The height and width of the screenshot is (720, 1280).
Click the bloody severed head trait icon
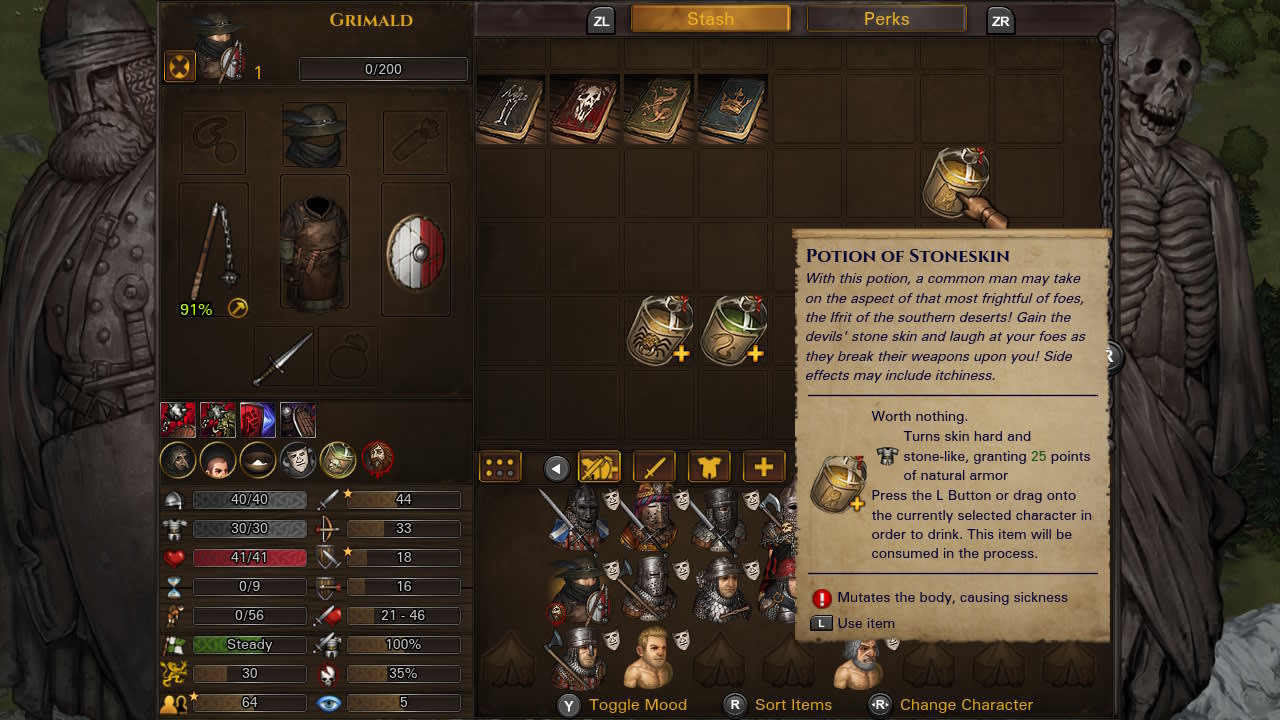click(x=377, y=459)
